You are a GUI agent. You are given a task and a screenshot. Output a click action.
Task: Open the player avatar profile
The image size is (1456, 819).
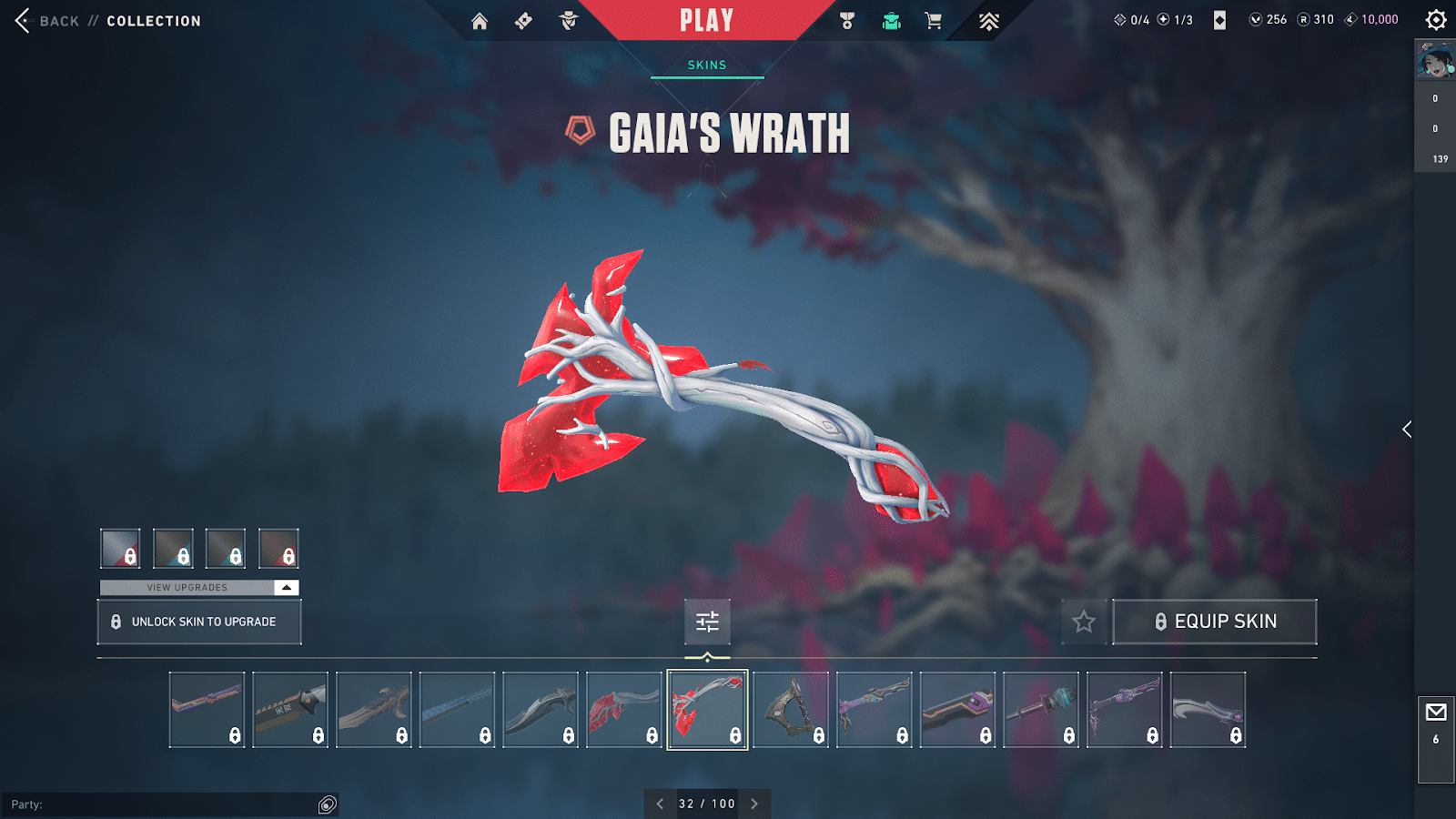pyautogui.click(x=1435, y=62)
